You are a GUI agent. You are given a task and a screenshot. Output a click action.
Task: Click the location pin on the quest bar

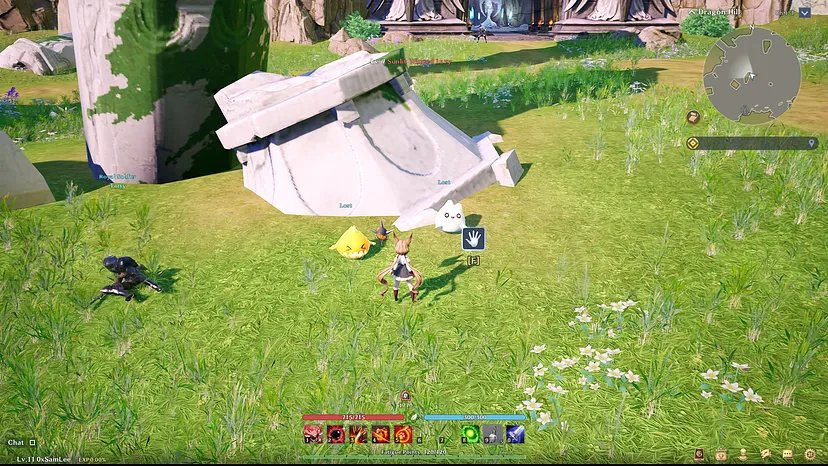click(x=811, y=143)
